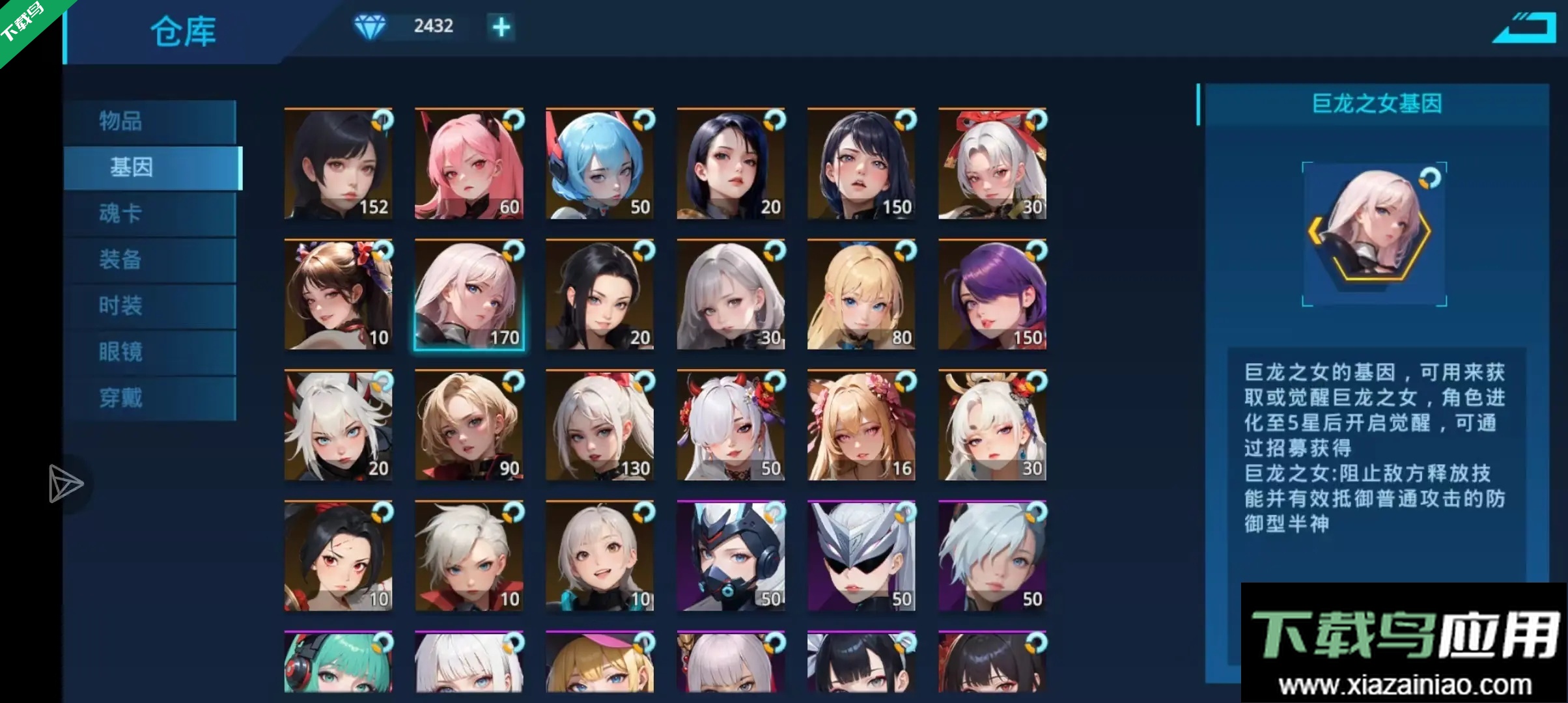Select the fox-eared blonde gene showing 16
1568x703 pixels.
[x=861, y=426]
